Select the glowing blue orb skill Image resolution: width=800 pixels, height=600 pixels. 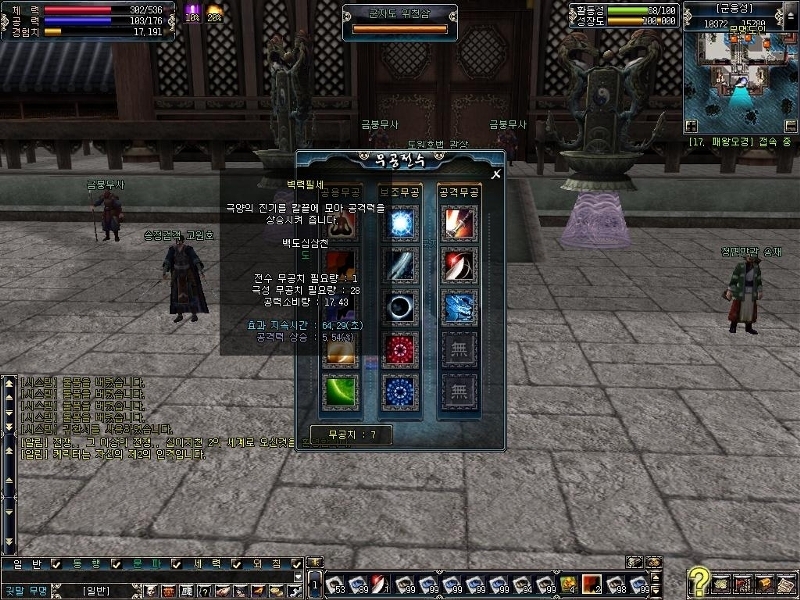tap(402, 223)
